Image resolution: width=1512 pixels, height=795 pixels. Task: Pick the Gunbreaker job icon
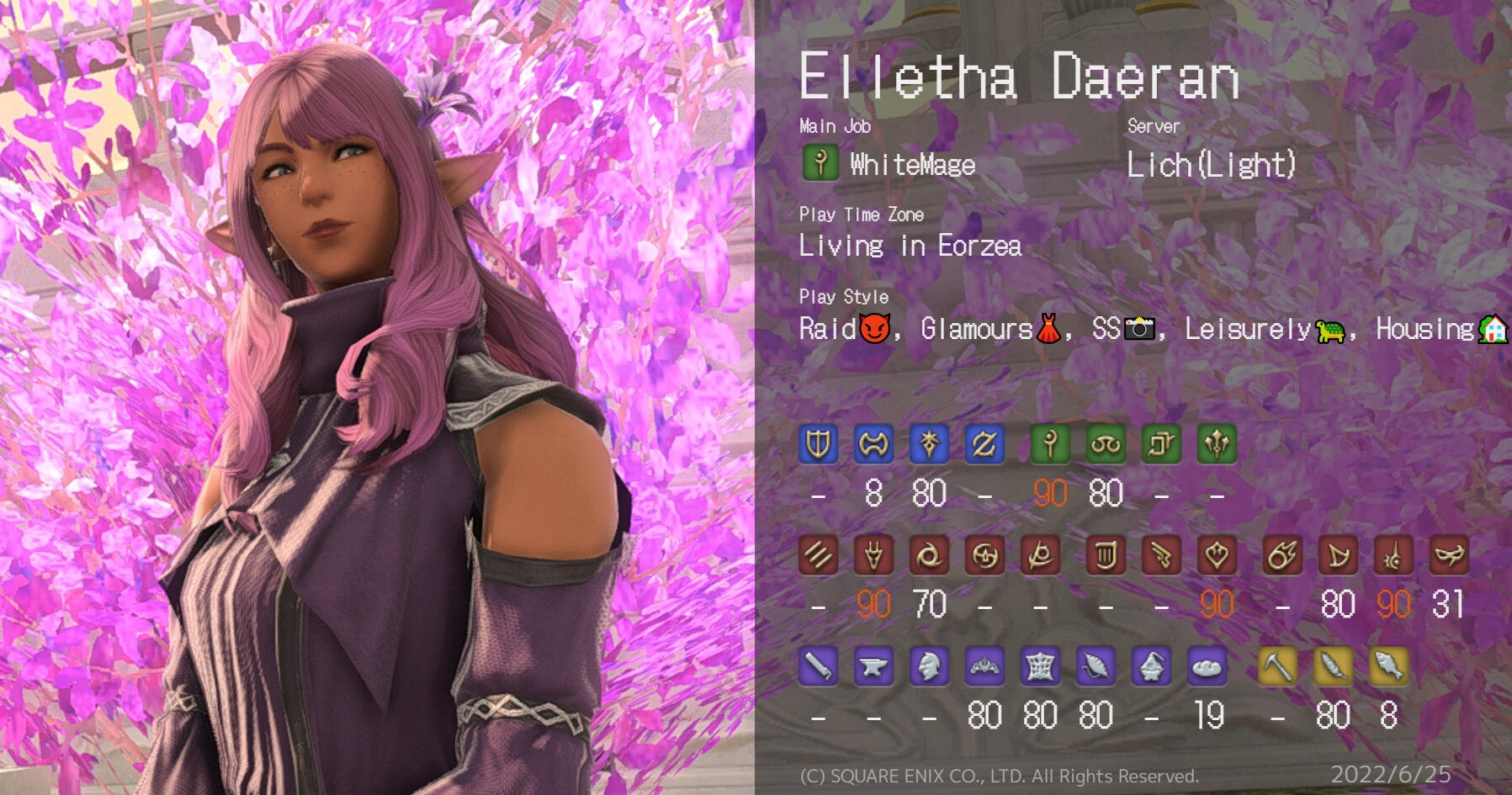coord(984,444)
